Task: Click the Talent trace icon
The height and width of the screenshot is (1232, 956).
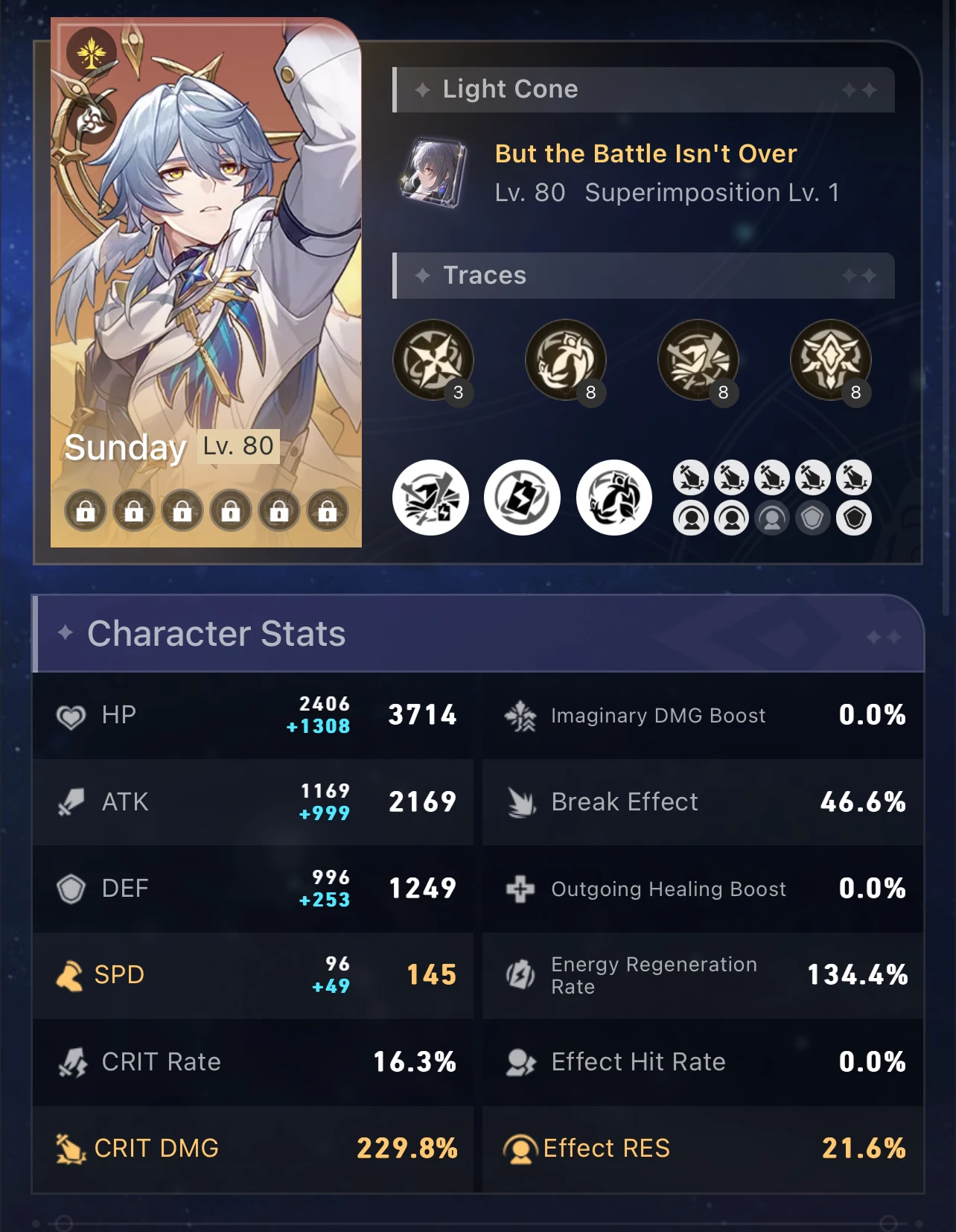Action: [x=831, y=360]
